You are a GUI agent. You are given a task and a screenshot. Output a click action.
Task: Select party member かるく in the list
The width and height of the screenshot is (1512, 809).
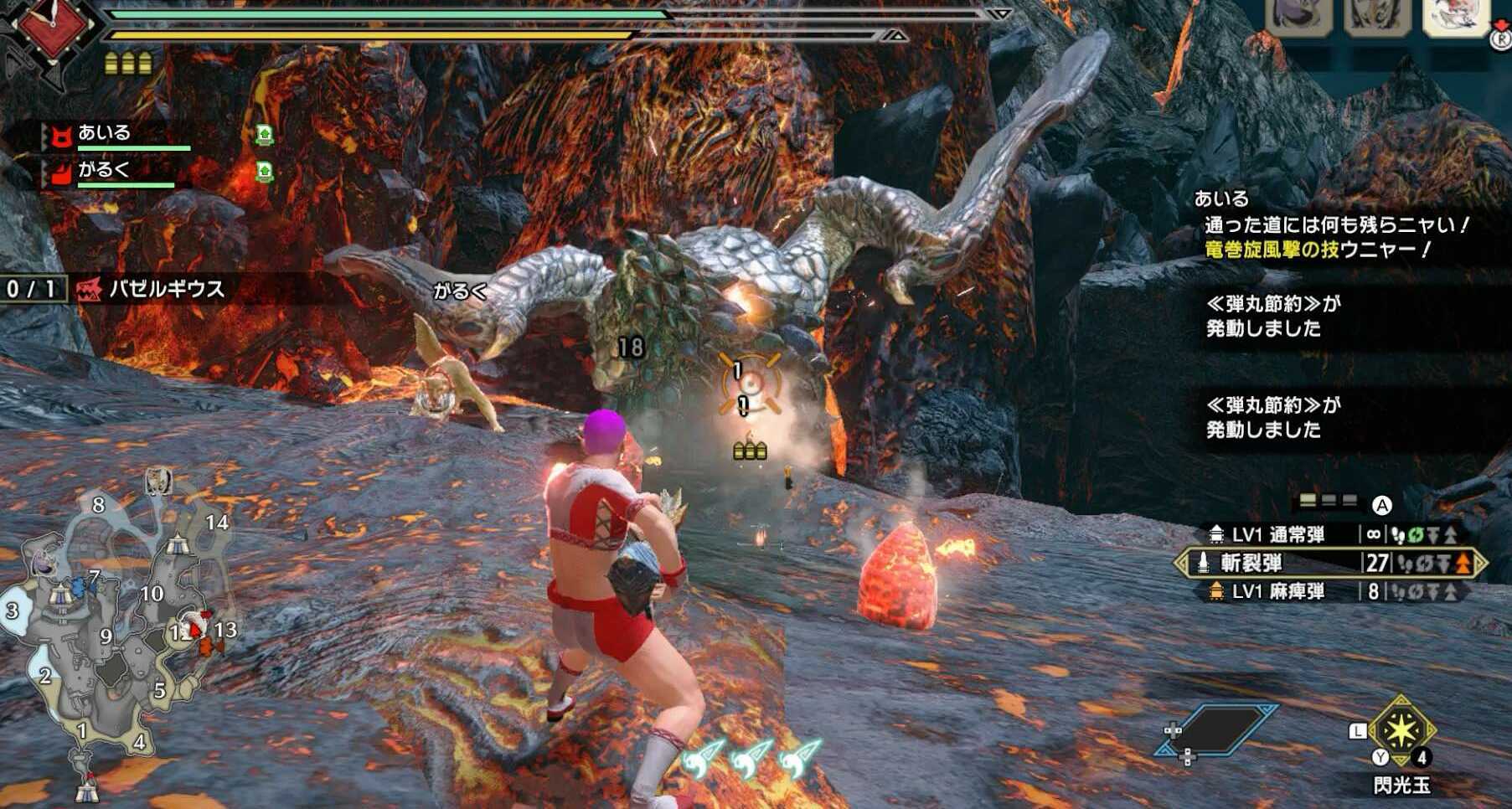point(105,171)
